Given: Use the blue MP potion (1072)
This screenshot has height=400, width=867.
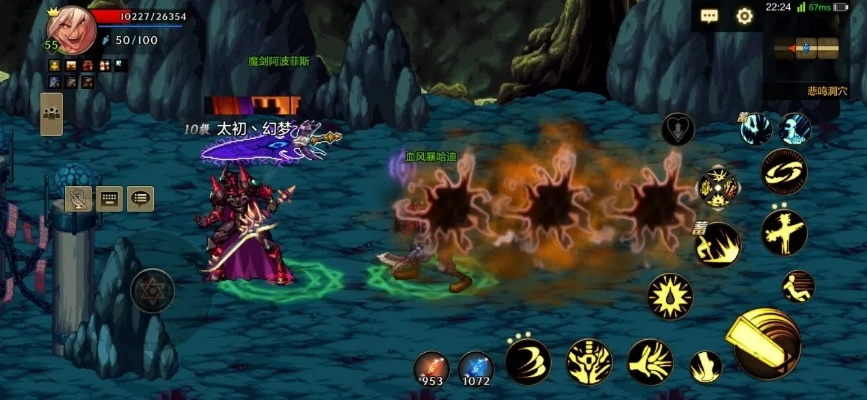Looking at the screenshot, I should [475, 365].
